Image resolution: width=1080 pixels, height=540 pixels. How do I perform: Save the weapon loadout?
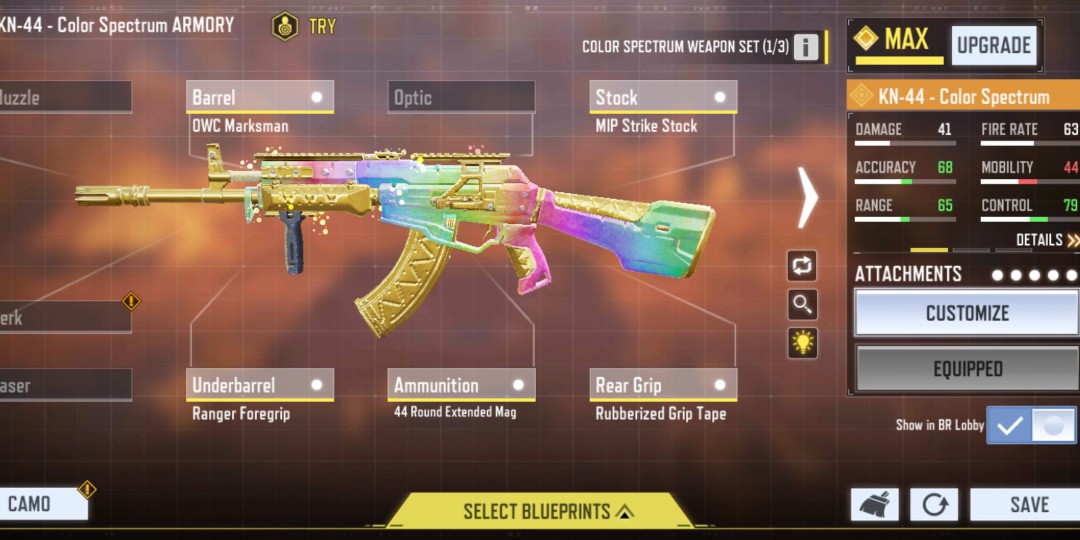pos(1027,505)
